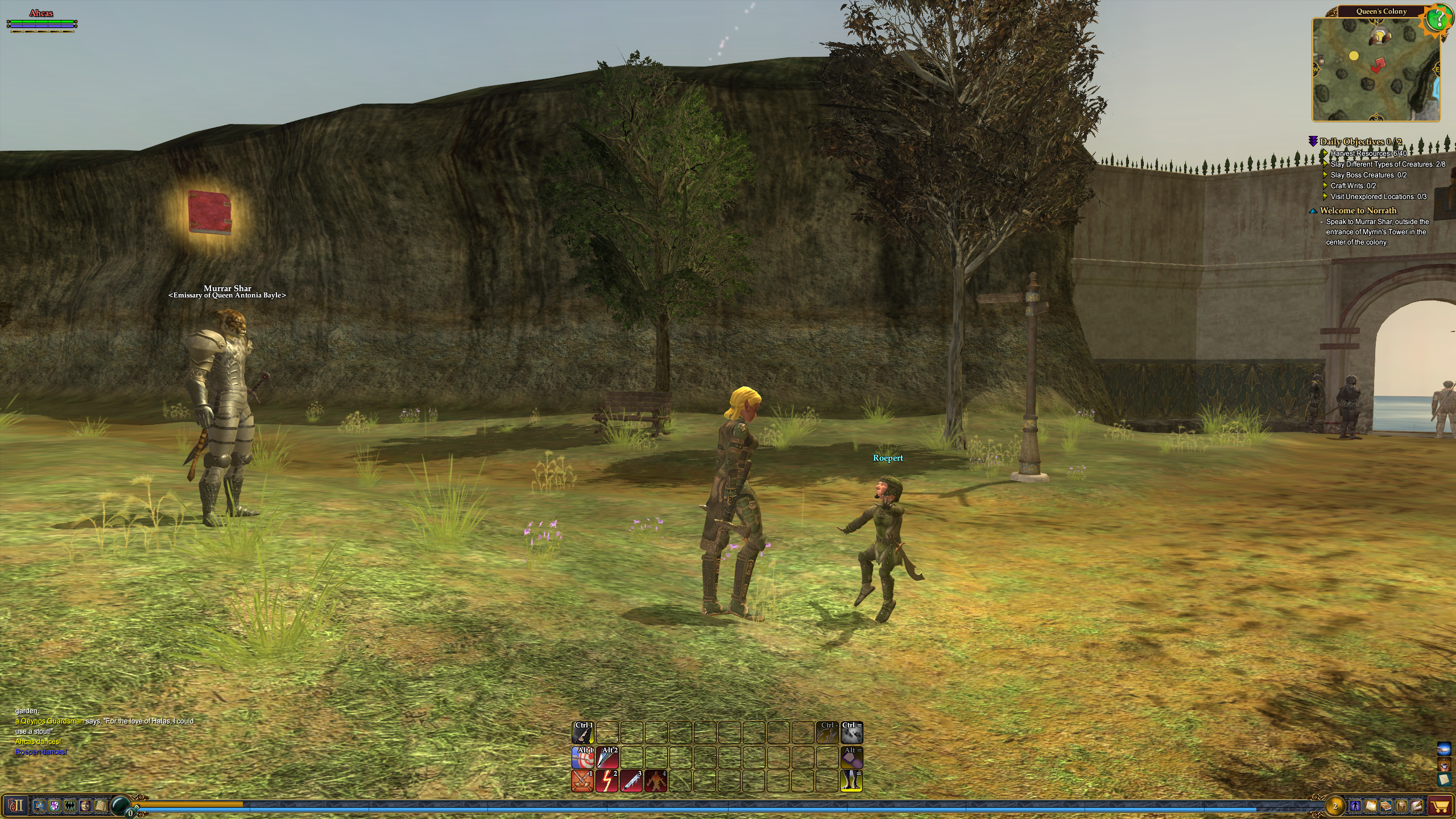The width and height of the screenshot is (1456, 819).
Task: Open the guild shield icon
Action: point(55,805)
